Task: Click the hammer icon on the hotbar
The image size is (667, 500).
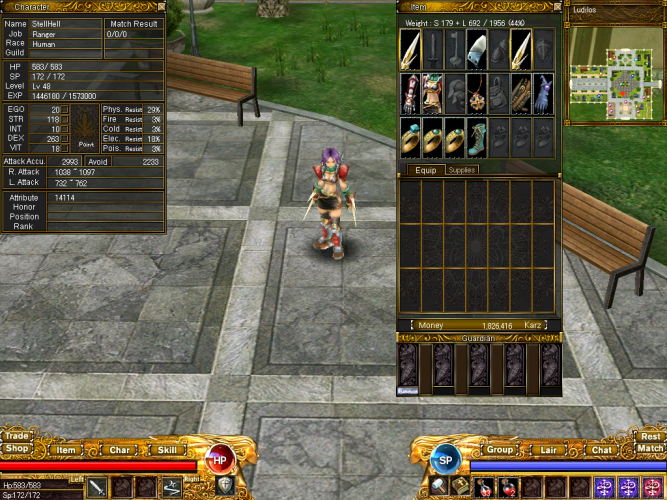Action: (x=441, y=487)
